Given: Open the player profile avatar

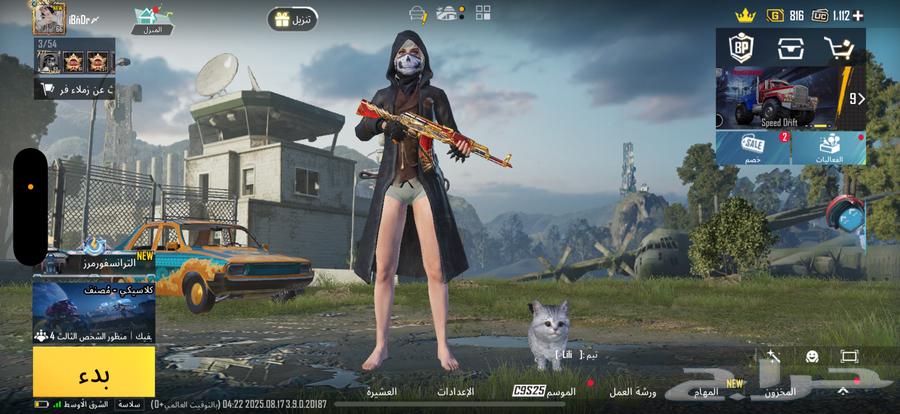Looking at the screenshot, I should [46, 16].
